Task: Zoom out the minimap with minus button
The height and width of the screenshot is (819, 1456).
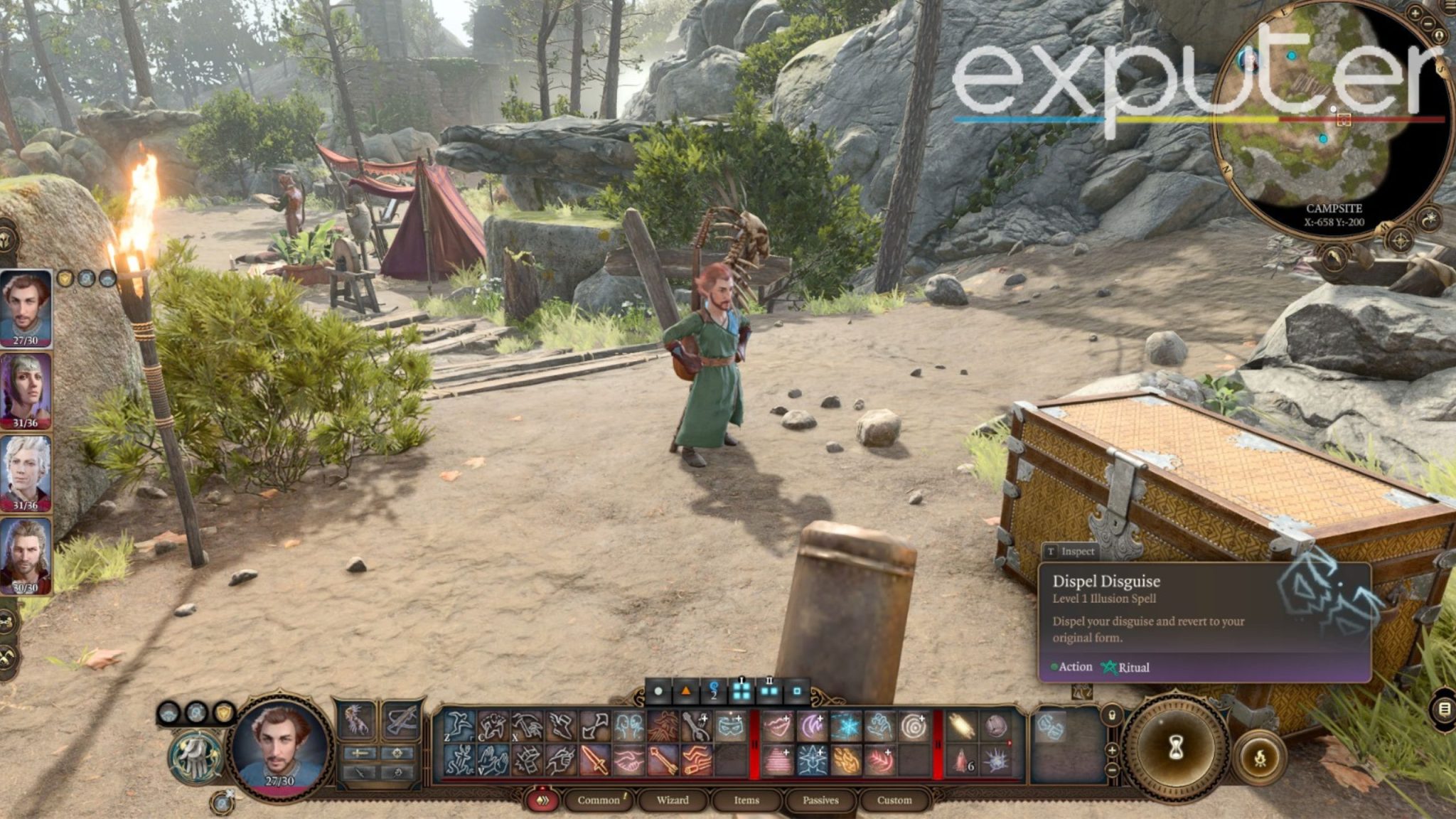Action: coord(1429,23)
